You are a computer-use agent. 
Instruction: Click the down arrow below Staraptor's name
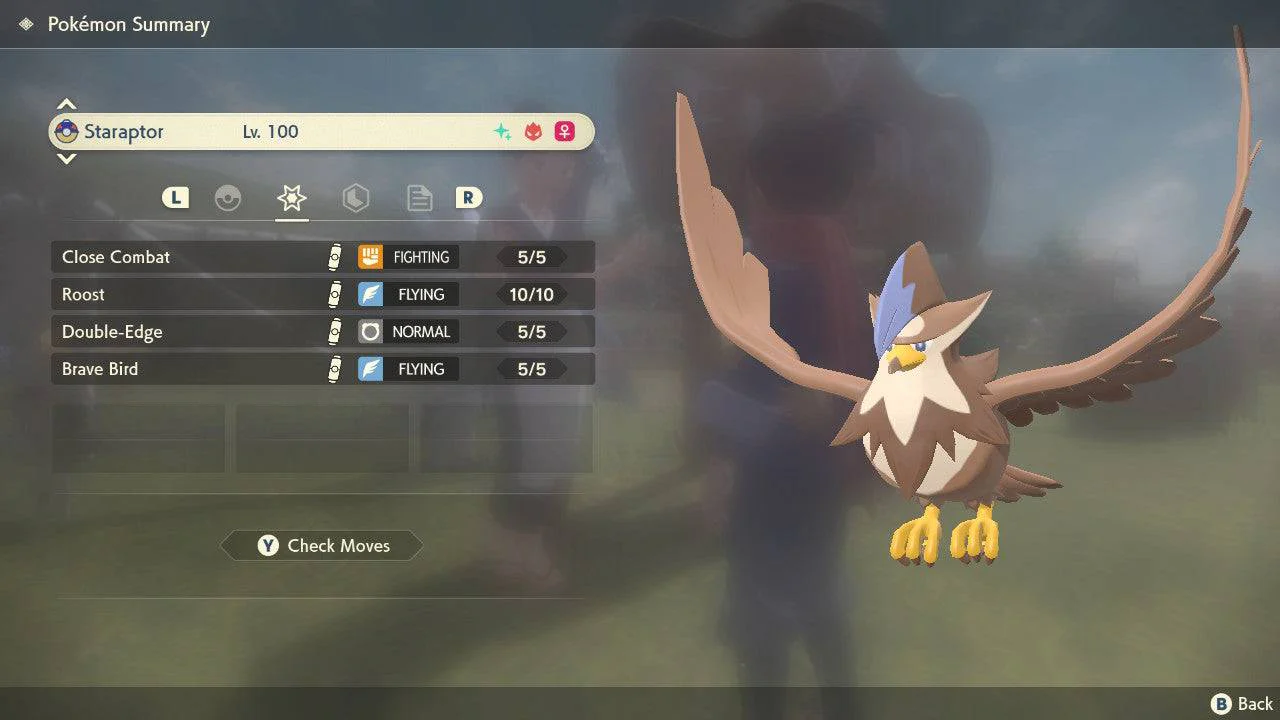tap(66, 158)
